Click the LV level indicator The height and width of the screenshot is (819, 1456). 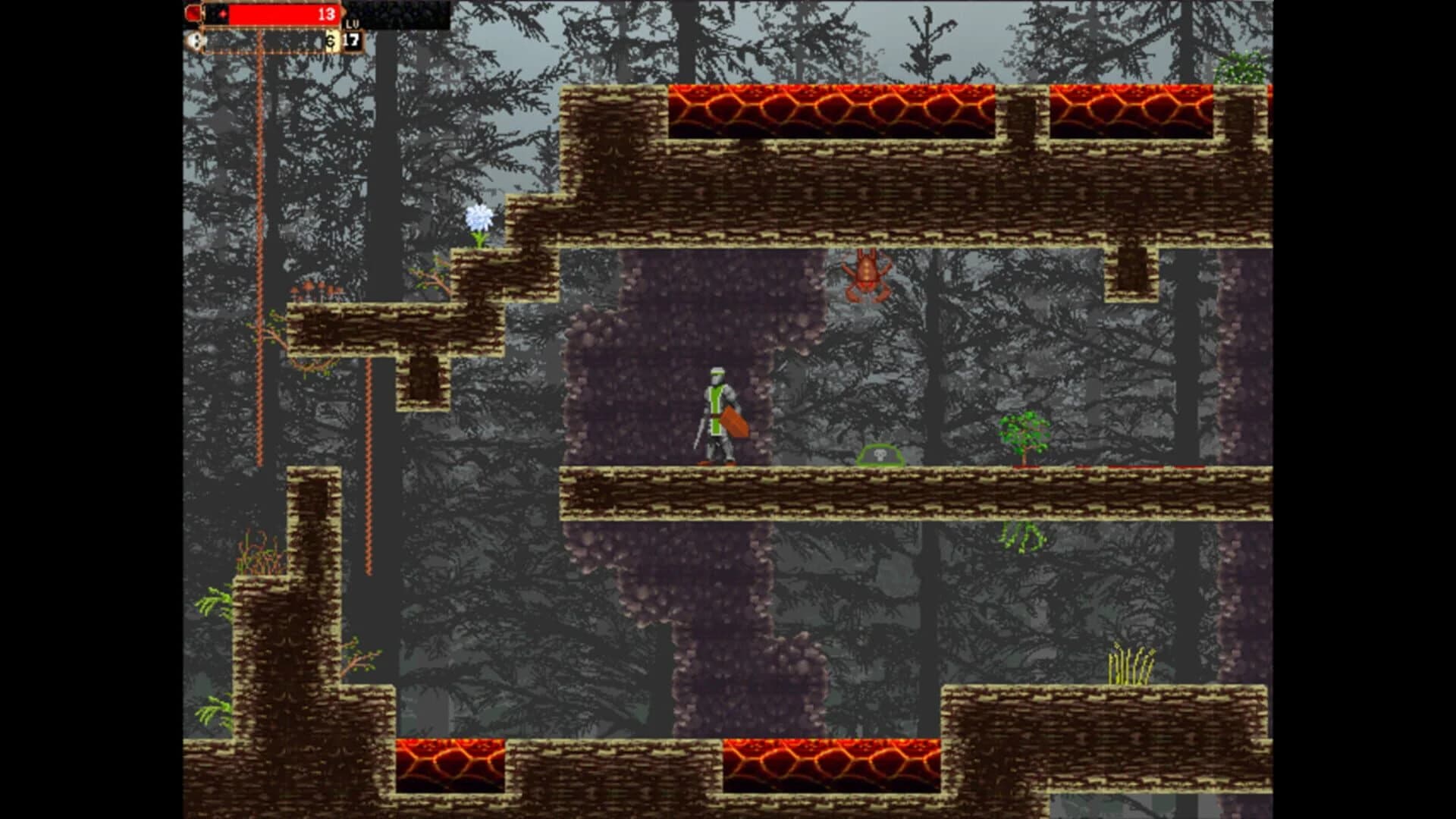click(353, 25)
